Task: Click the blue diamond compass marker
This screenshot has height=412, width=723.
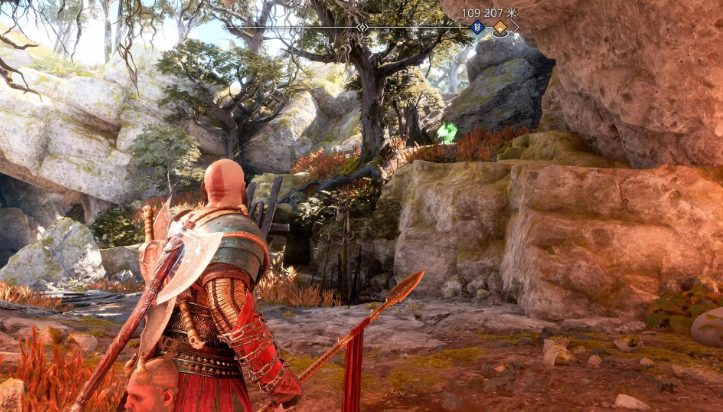Action: click(x=477, y=28)
